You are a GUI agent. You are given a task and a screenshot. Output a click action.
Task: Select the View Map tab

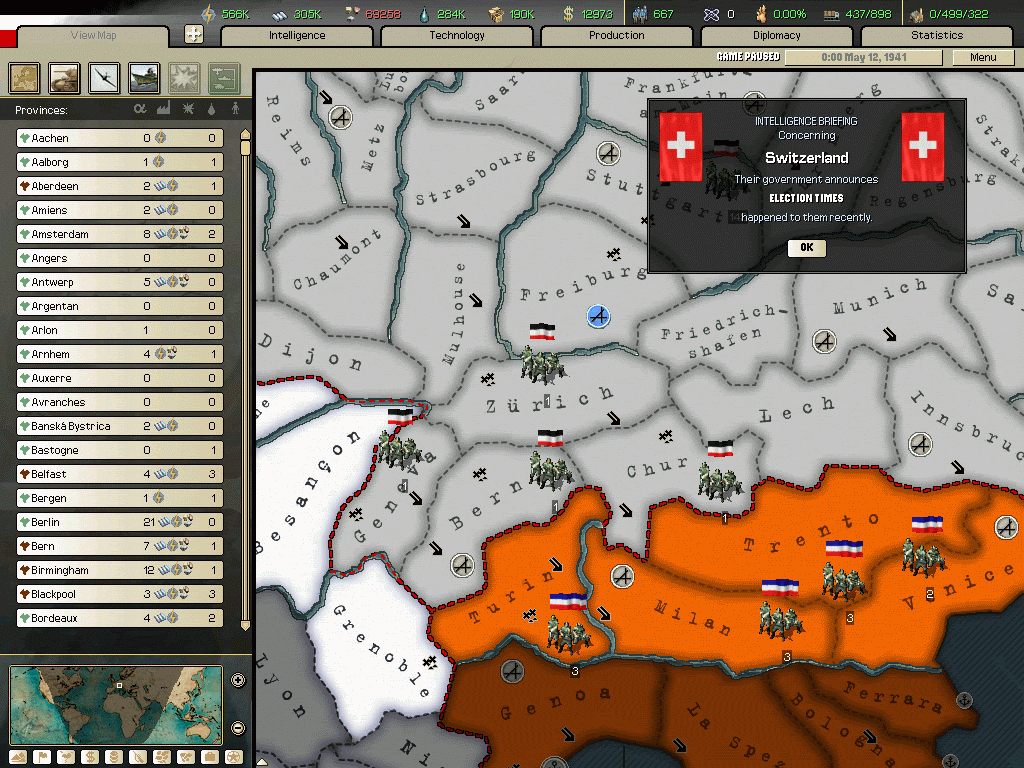click(93, 37)
